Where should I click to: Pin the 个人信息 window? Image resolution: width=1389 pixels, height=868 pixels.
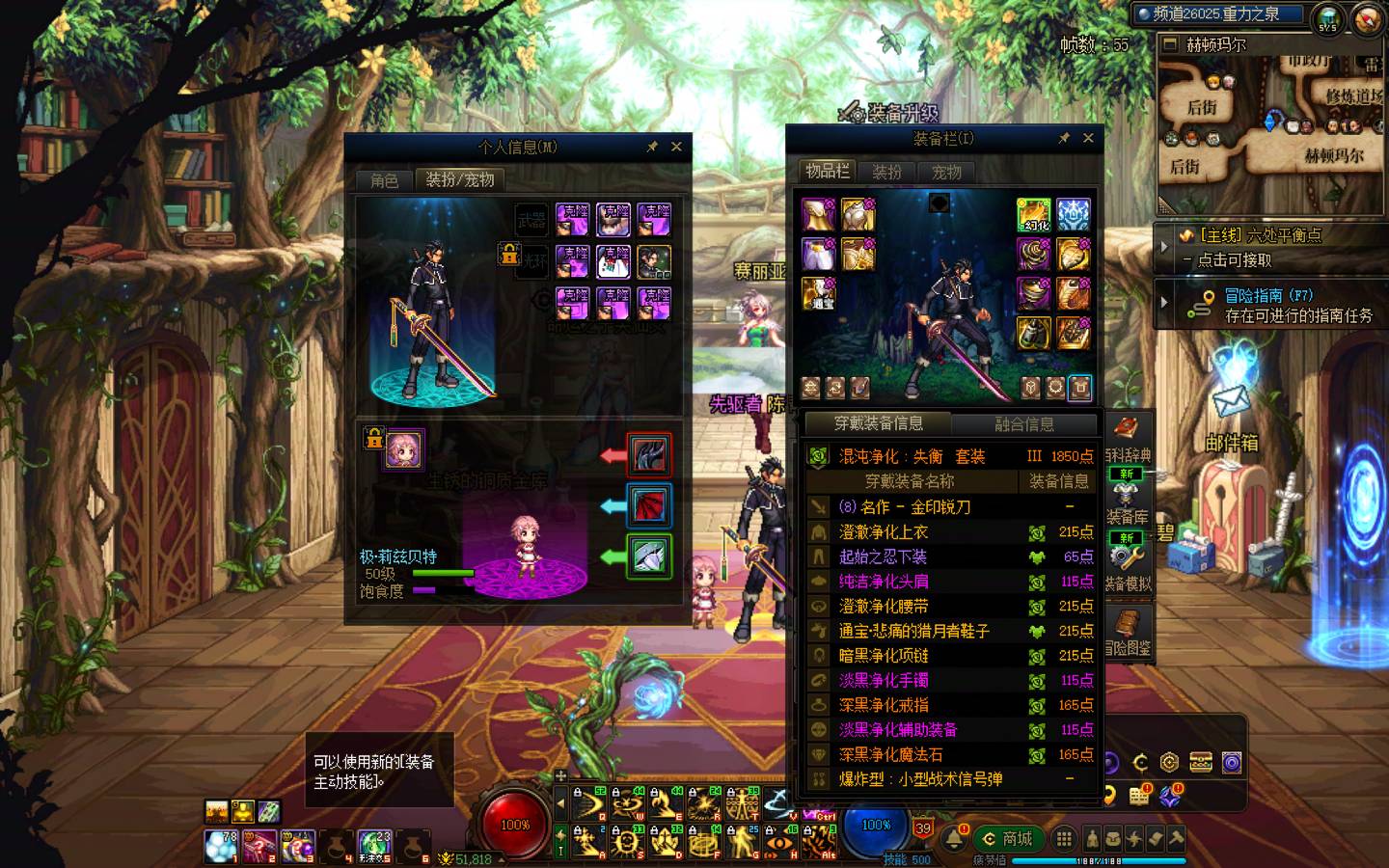pyautogui.click(x=652, y=147)
